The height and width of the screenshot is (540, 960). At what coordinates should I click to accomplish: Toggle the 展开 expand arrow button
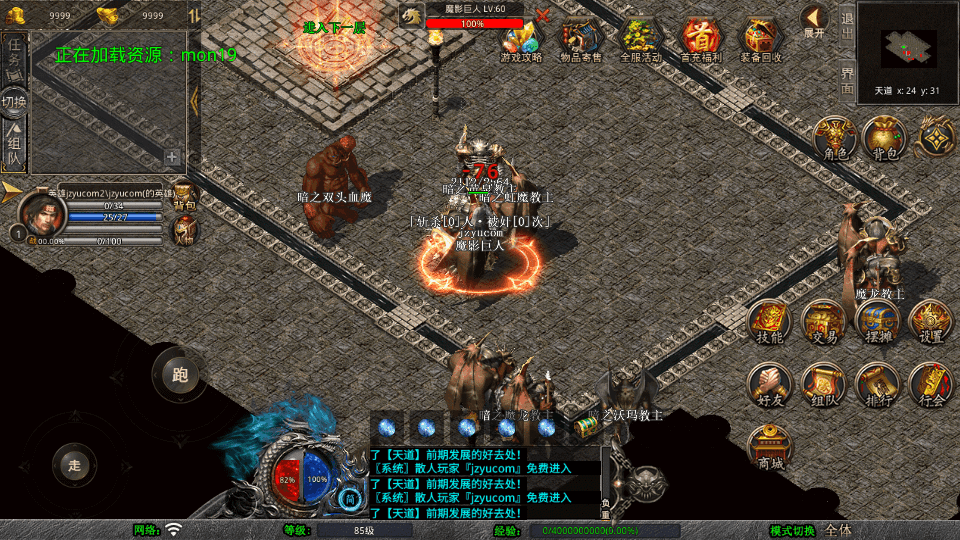(815, 21)
